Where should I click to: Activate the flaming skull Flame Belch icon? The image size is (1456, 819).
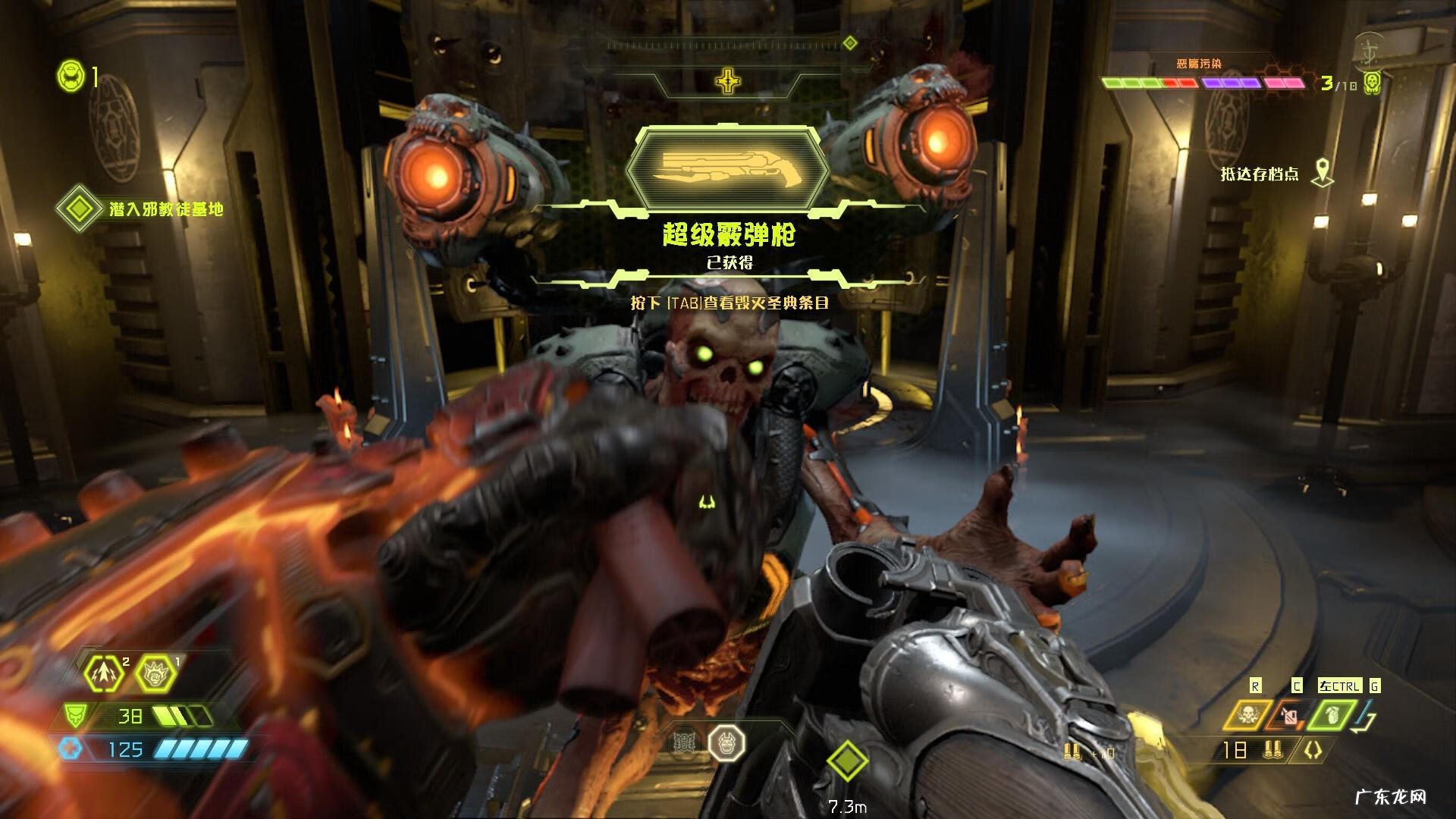click(1247, 714)
